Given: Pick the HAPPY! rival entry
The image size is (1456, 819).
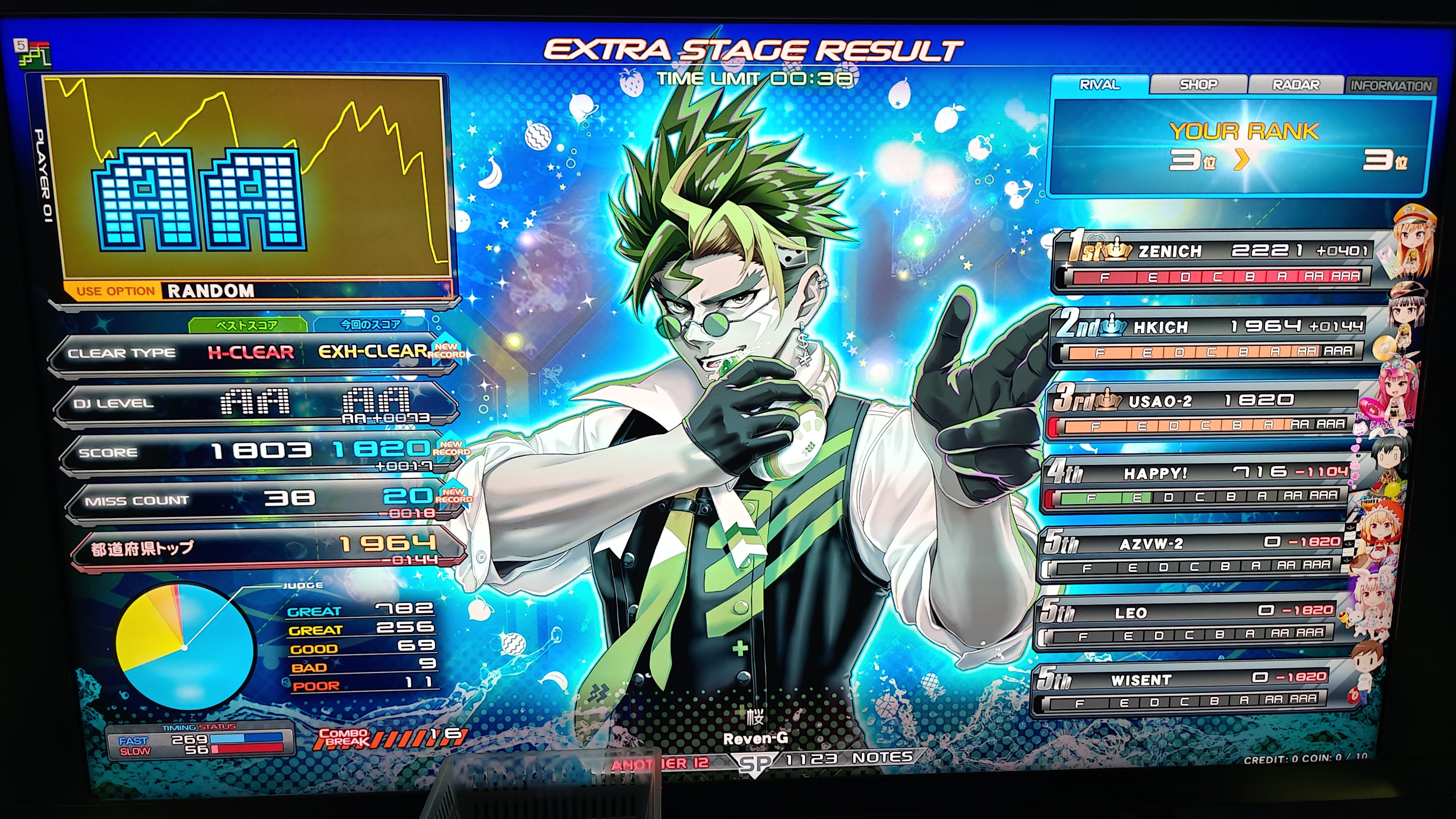Looking at the screenshot, I should 1195,483.
